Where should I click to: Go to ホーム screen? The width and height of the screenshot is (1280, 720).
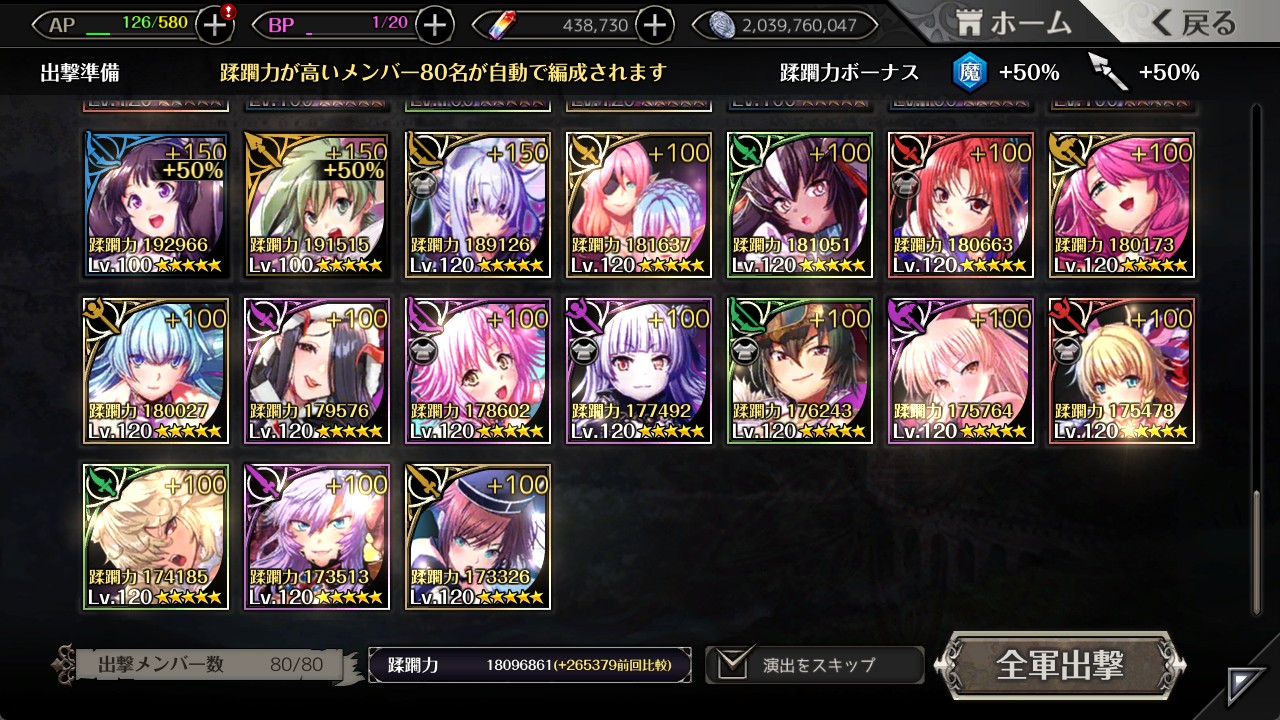pyautogui.click(x=1014, y=23)
